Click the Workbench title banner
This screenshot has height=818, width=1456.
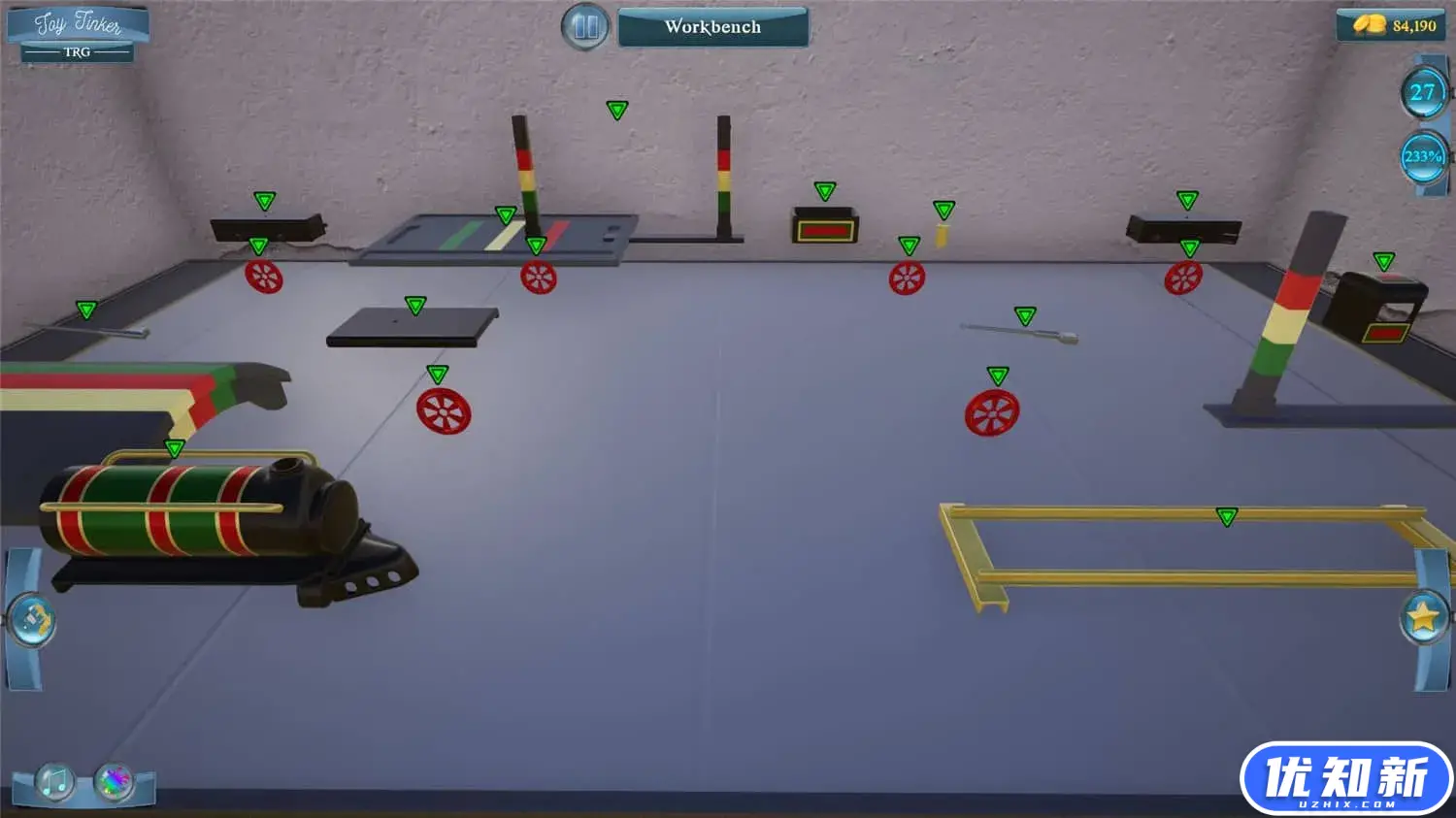coord(713,27)
